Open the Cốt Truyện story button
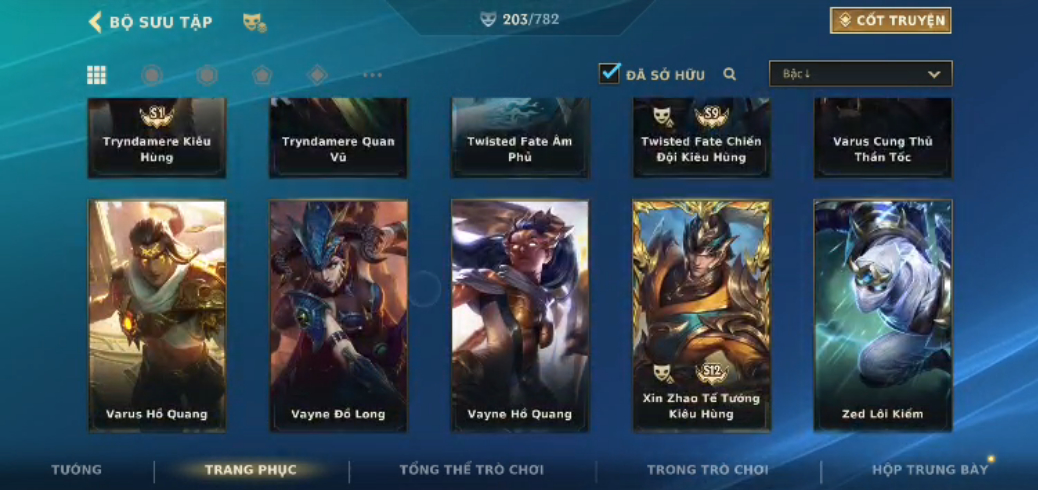Viewport: 1038px width, 490px height. coord(890,21)
